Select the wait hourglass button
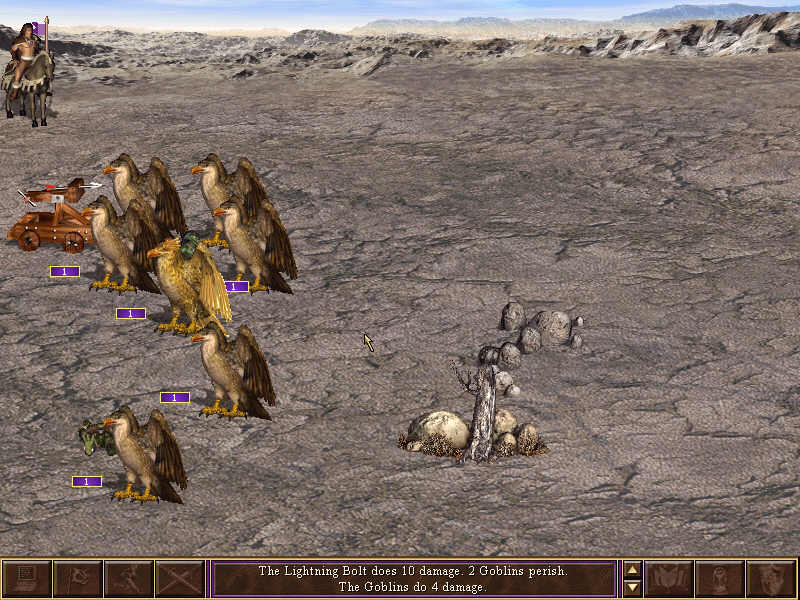The height and width of the screenshot is (600, 800). (x=720, y=579)
